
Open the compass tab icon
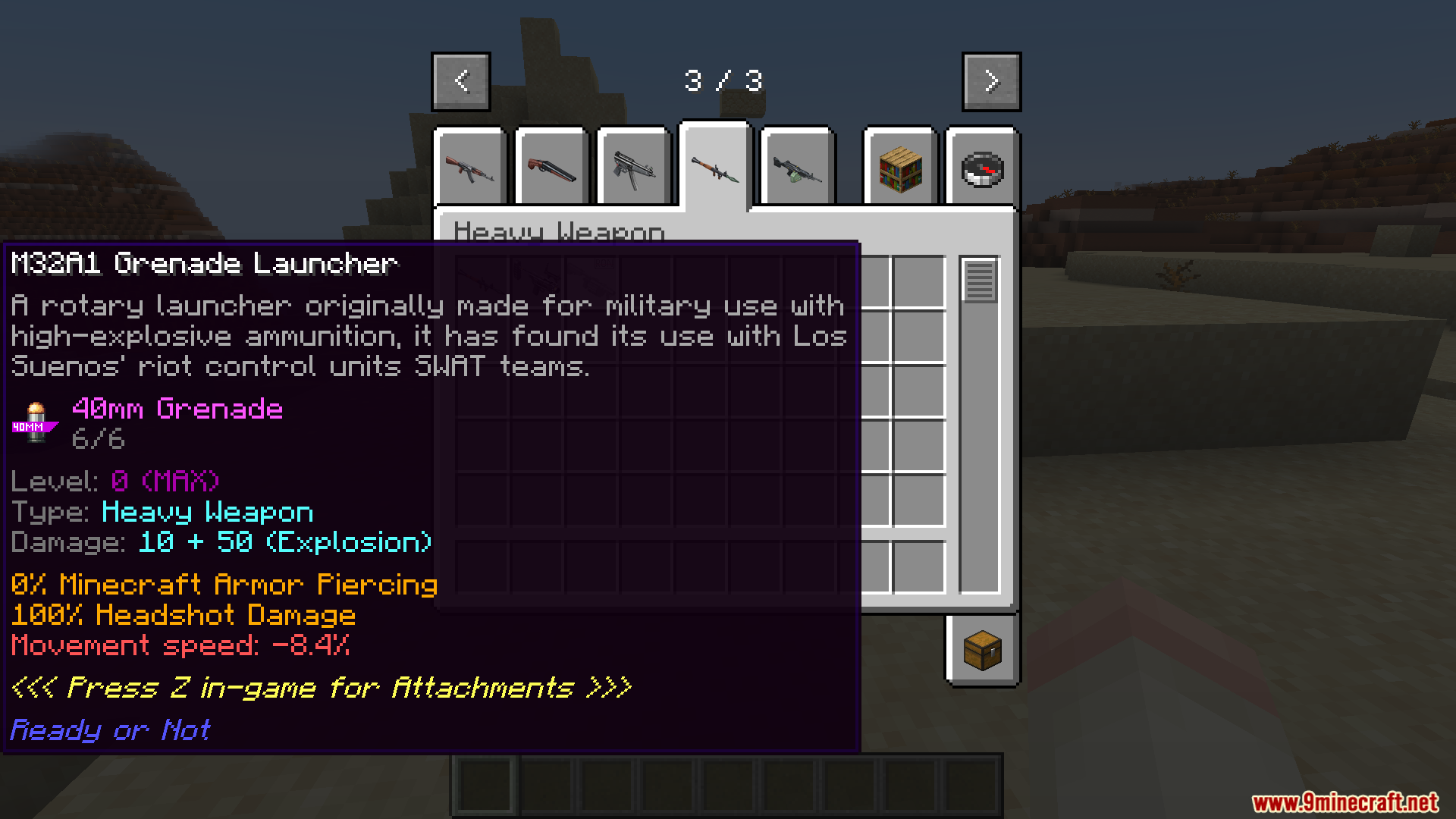[982, 168]
